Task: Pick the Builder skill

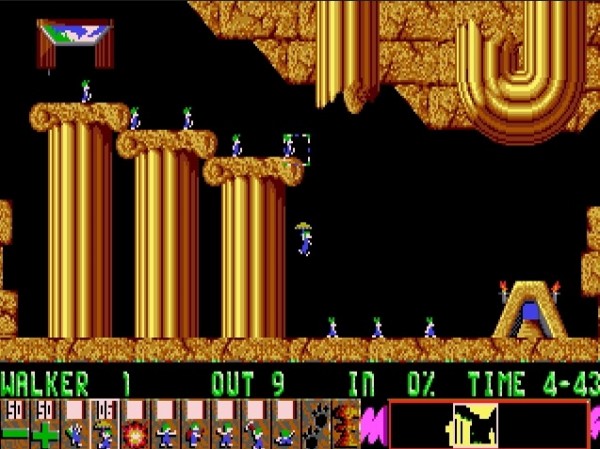Action: [x=194, y=424]
